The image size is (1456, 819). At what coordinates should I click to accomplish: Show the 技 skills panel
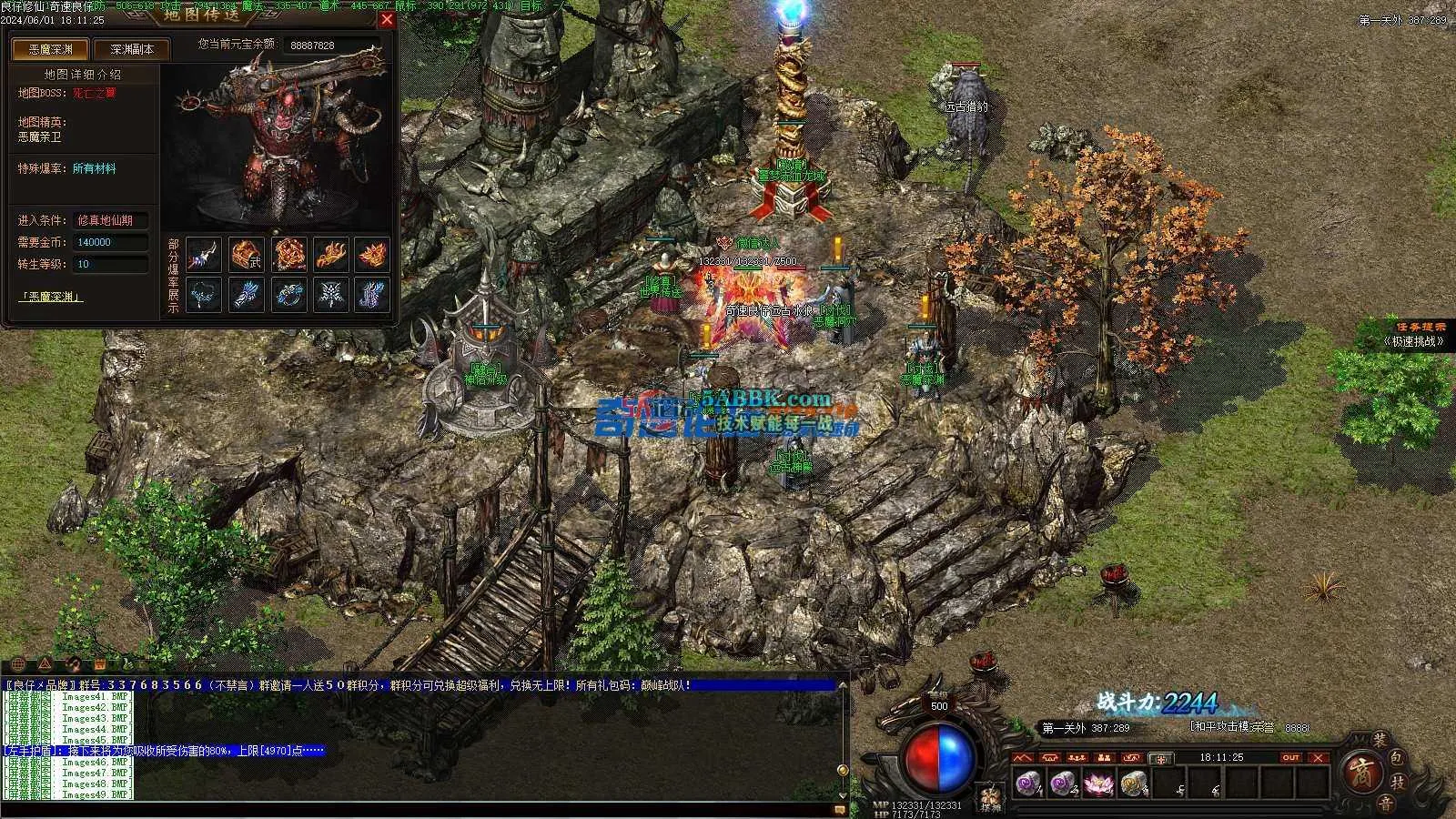click(1400, 782)
